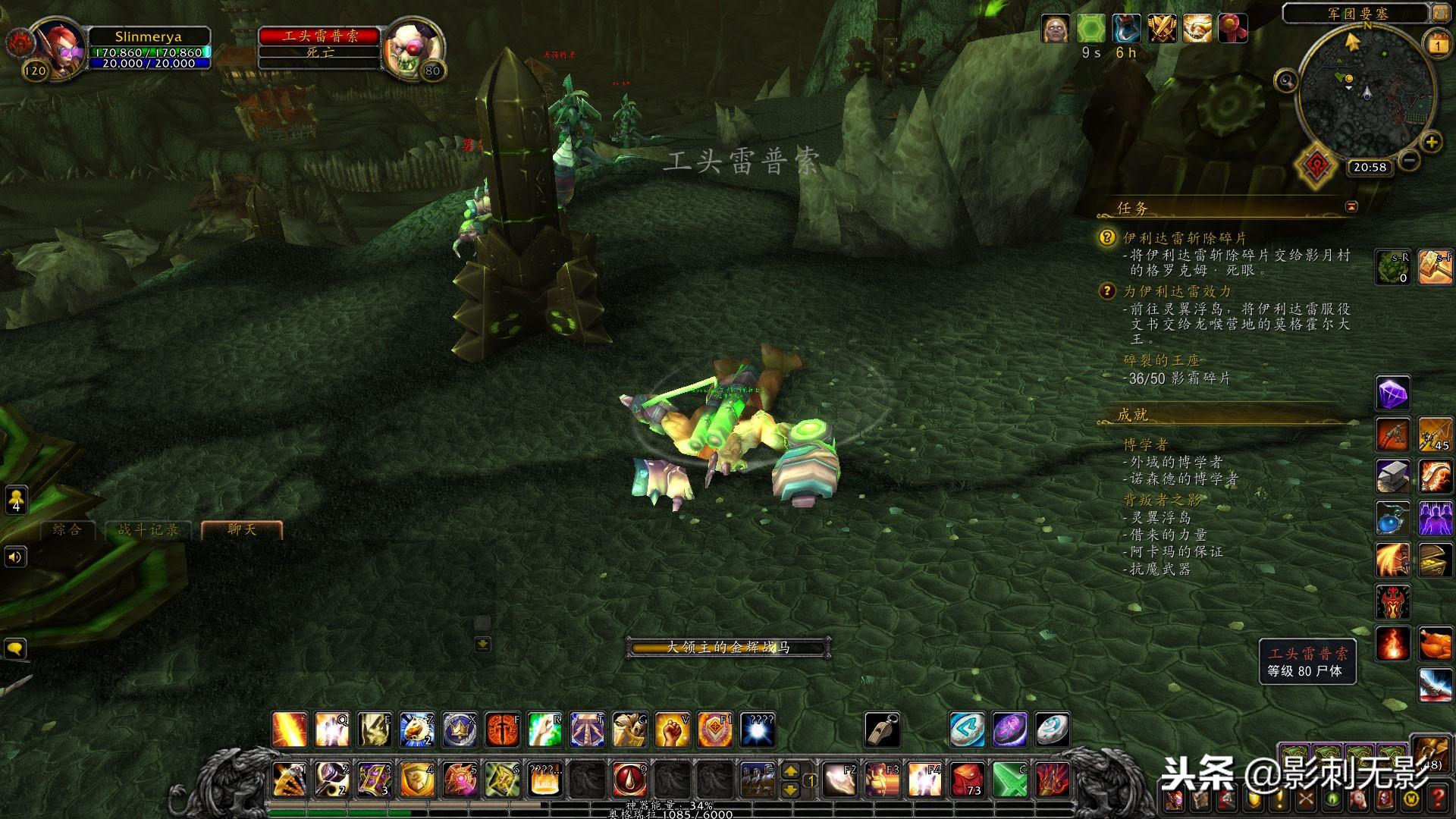This screenshot has width=1456, height=819.
Task: Zoom out the minimap with minus button
Action: click(x=1409, y=160)
